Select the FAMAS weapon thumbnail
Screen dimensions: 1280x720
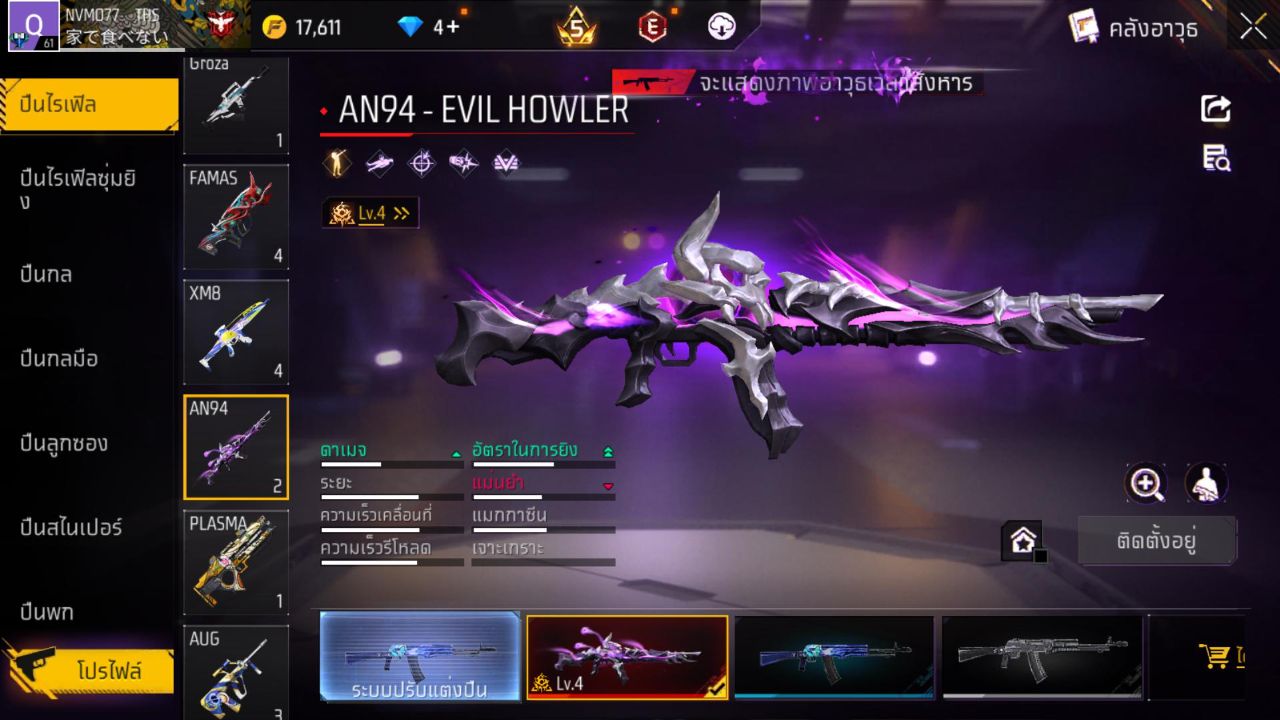point(236,218)
